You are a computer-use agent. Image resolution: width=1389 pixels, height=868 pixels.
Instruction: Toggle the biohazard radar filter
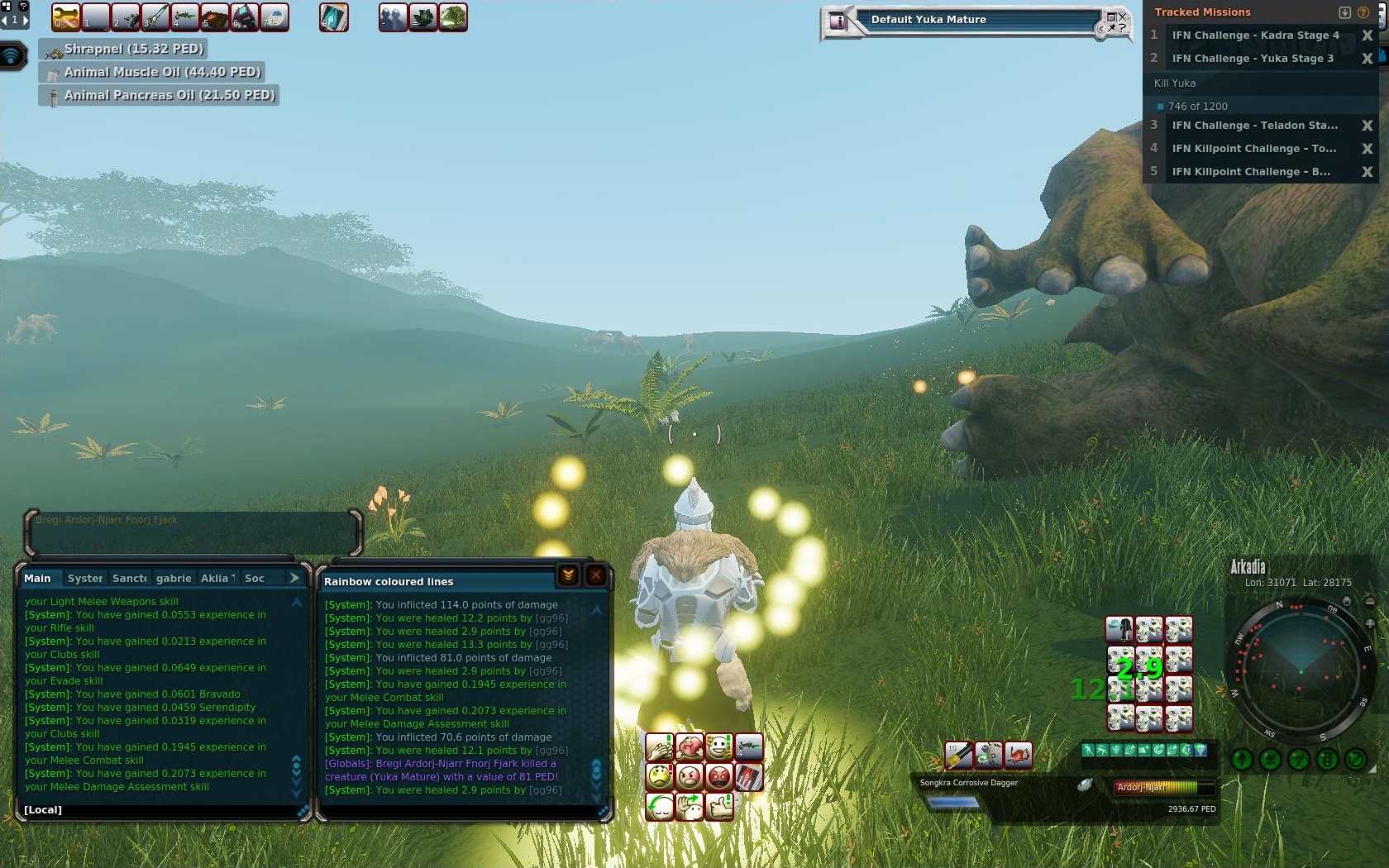[x=1299, y=759]
